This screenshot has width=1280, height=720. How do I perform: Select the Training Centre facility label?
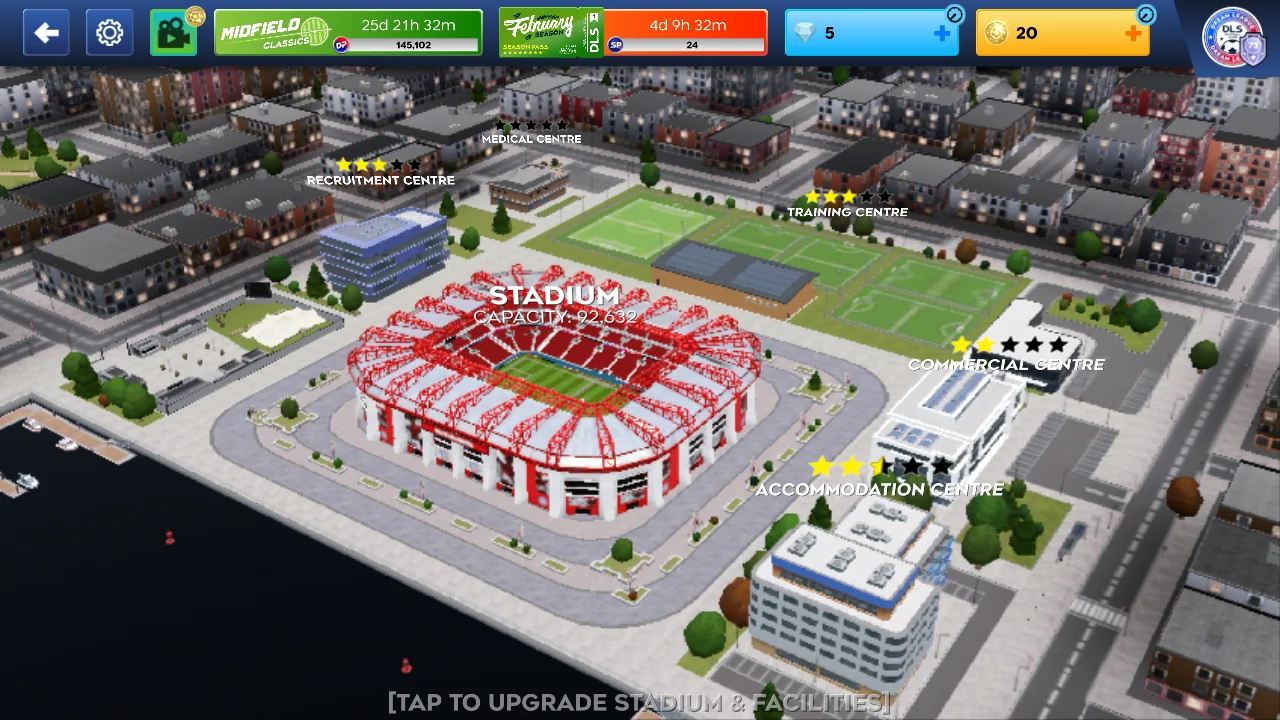point(847,212)
